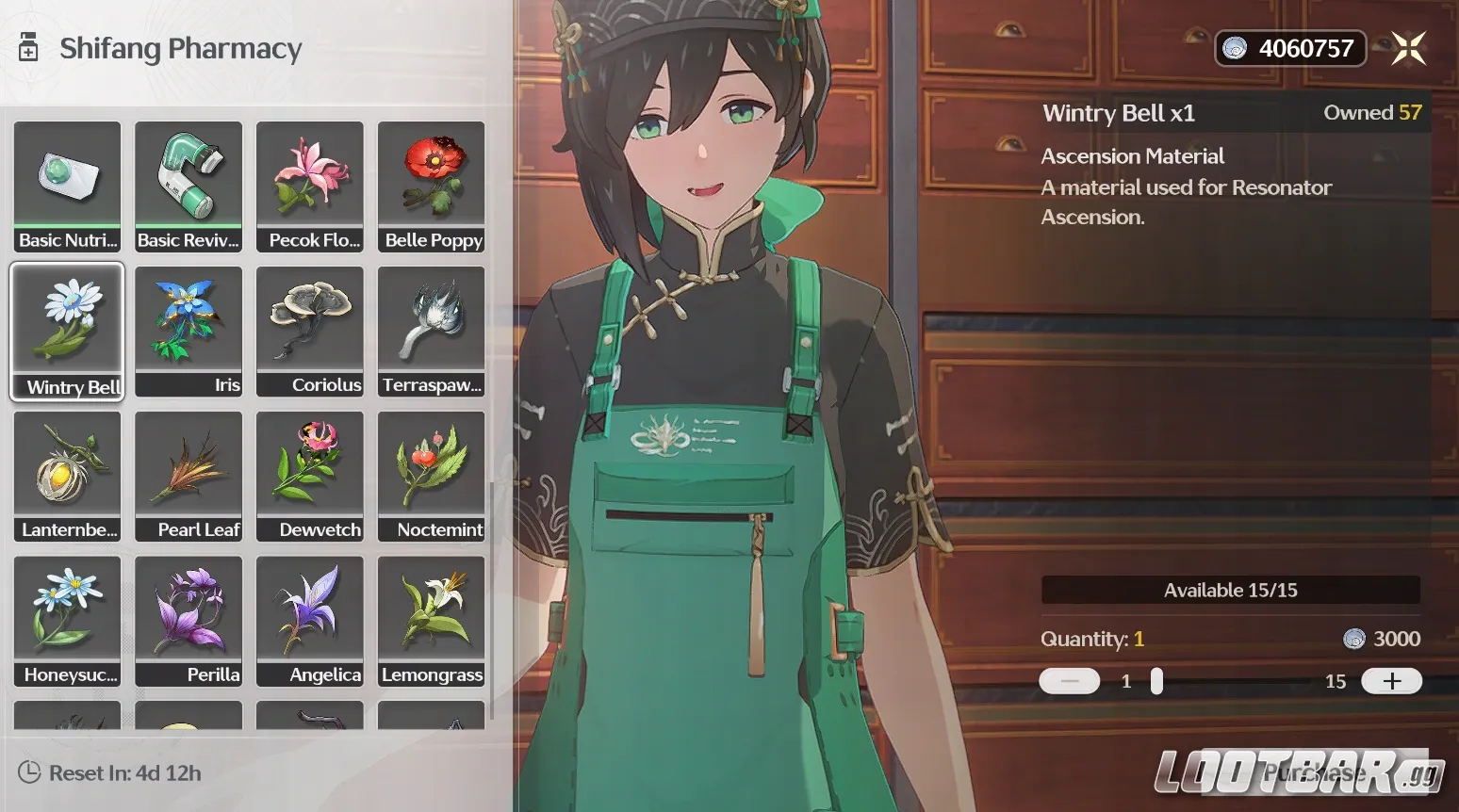Choose the Perilla item
Image resolution: width=1459 pixels, height=812 pixels.
189,621
